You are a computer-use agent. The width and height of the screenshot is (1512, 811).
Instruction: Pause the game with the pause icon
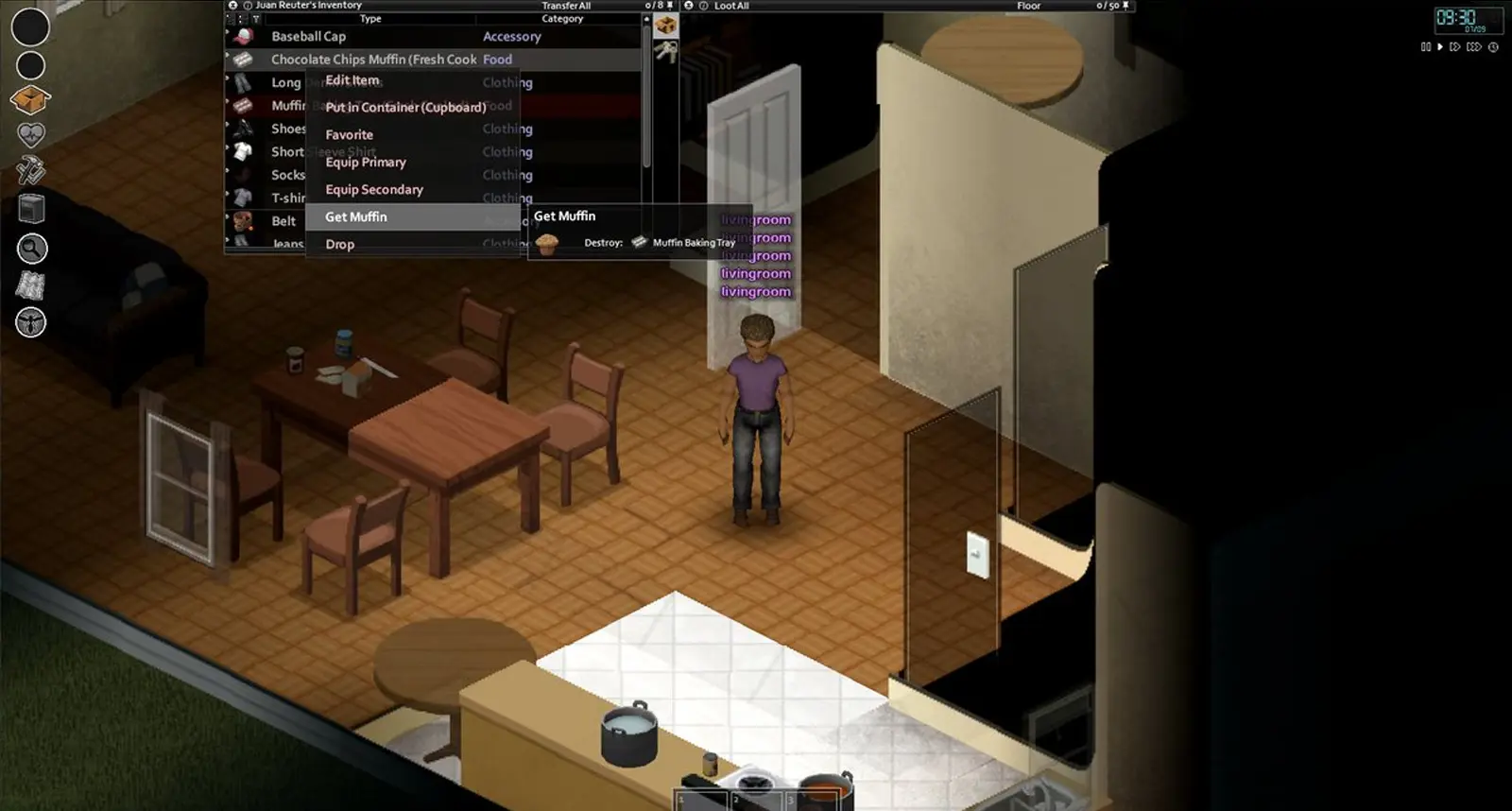point(1426,46)
